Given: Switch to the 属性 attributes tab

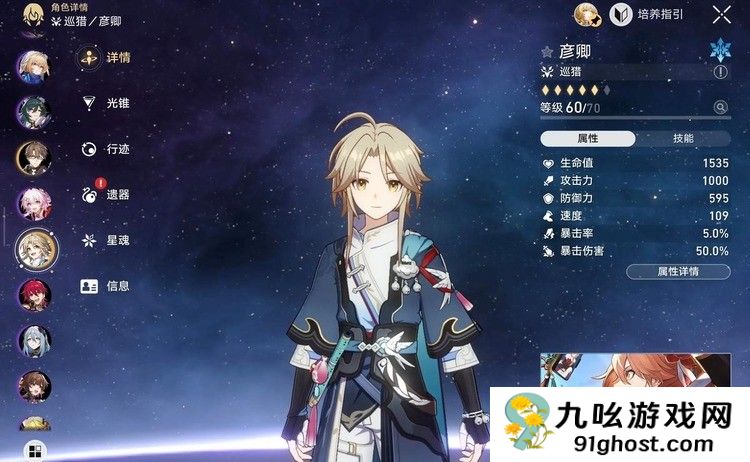Looking at the screenshot, I should [x=587, y=139].
